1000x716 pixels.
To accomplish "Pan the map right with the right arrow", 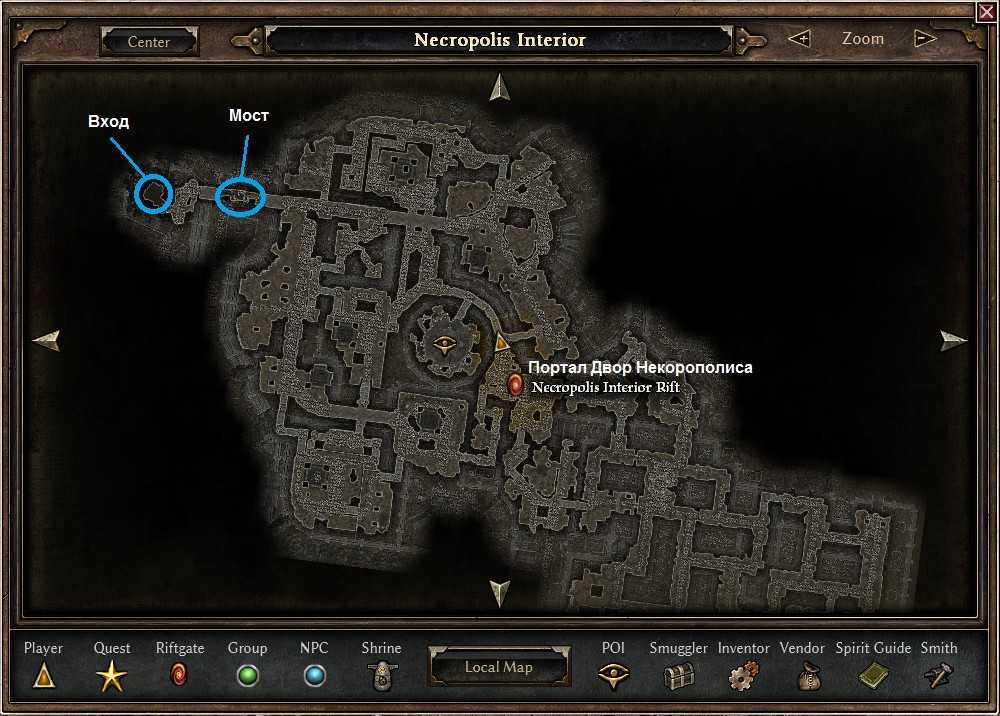I will [x=954, y=340].
